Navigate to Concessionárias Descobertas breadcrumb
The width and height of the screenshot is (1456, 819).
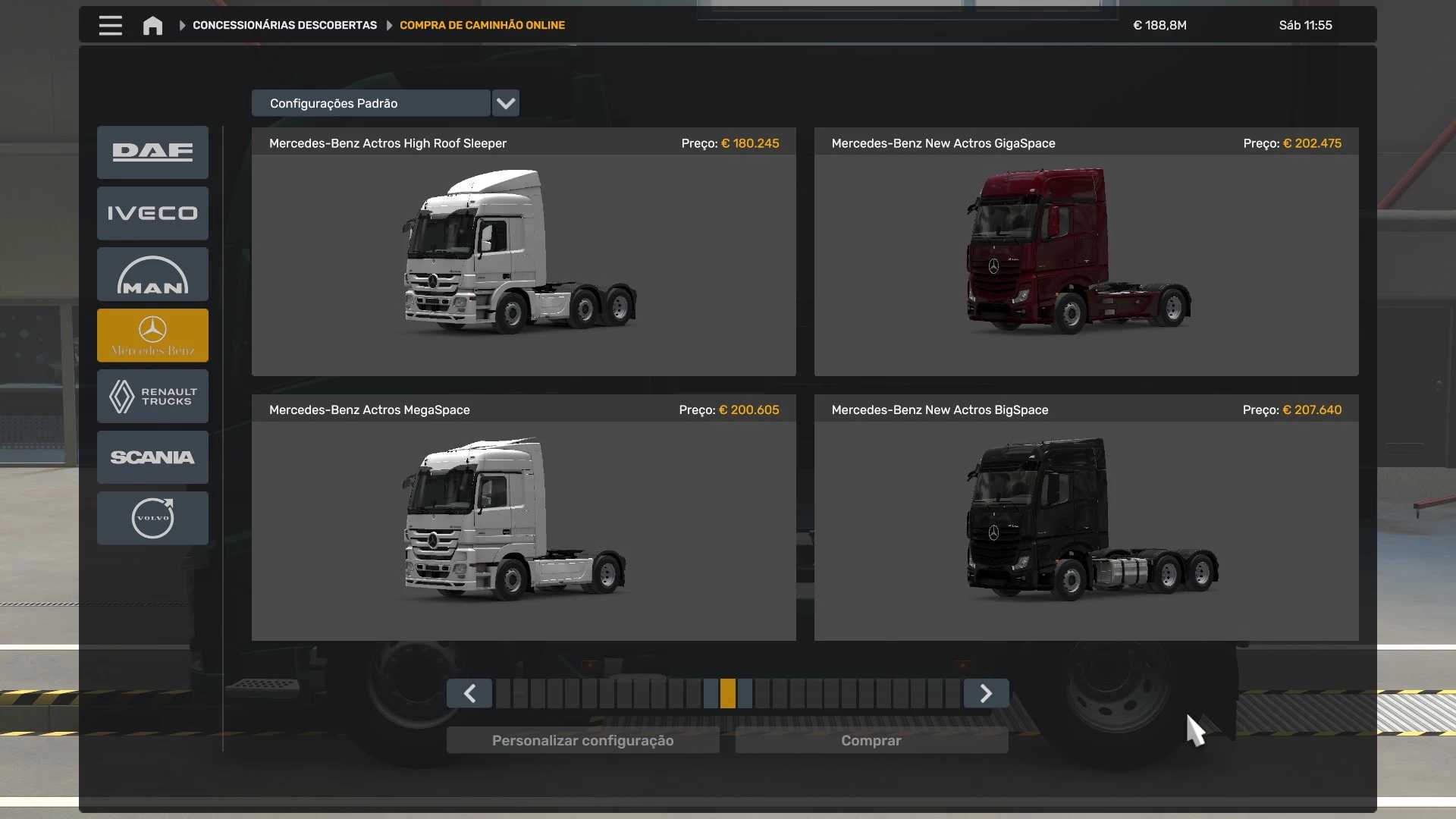point(284,25)
